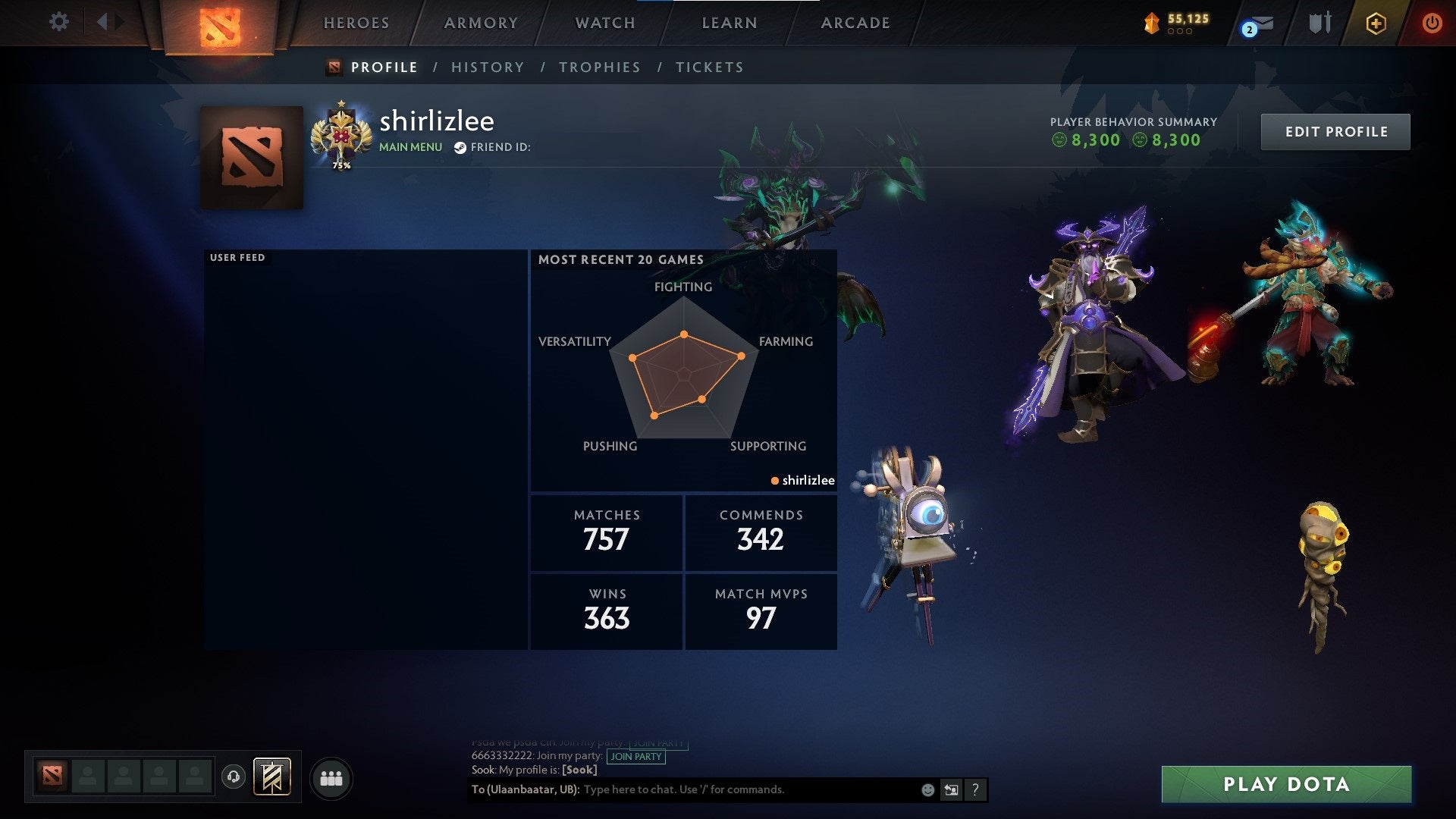Open the voice chat headset icon

233,777
